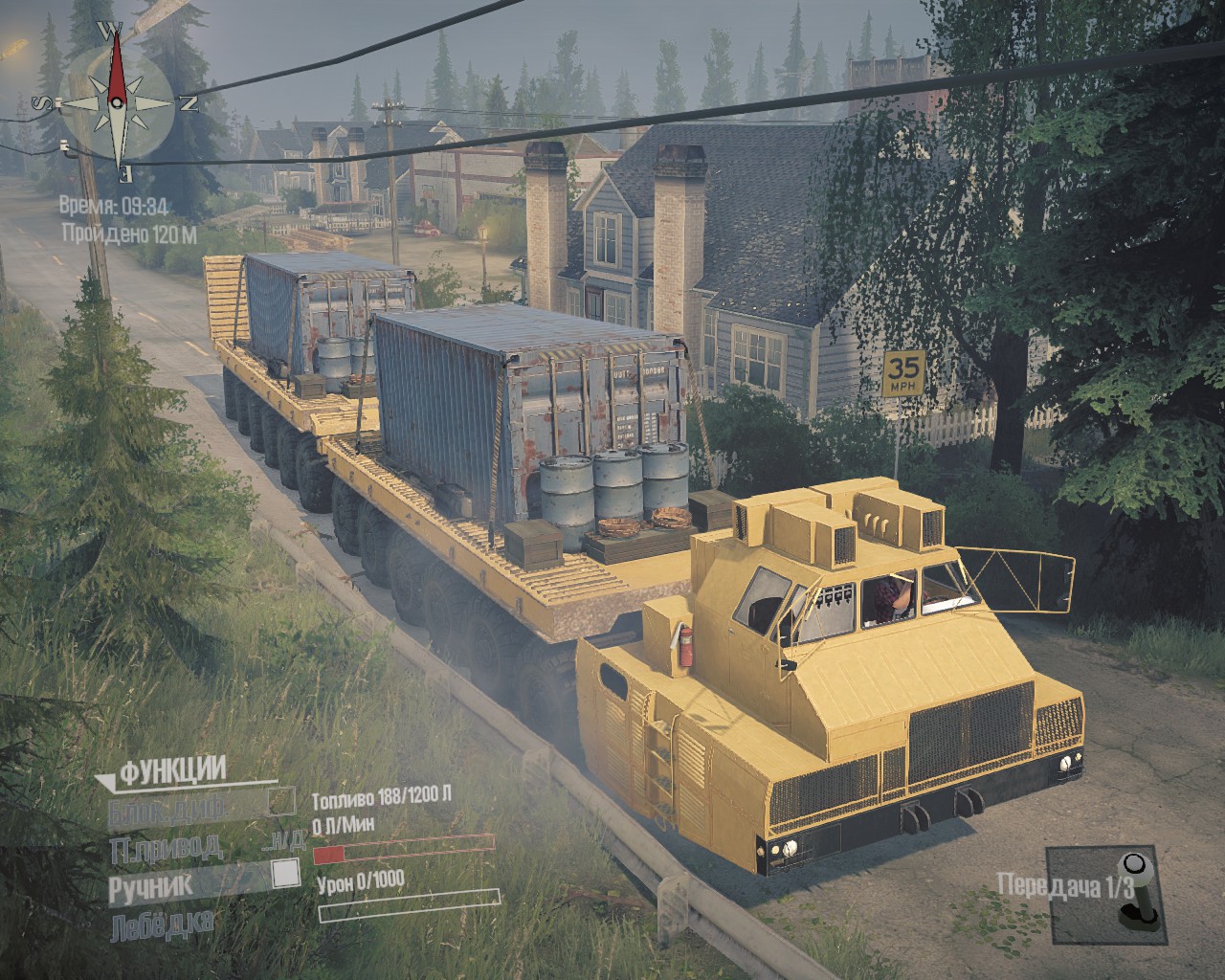
Task: Toggle the П.привод all-wheel drive
Action: pyautogui.click(x=165, y=848)
